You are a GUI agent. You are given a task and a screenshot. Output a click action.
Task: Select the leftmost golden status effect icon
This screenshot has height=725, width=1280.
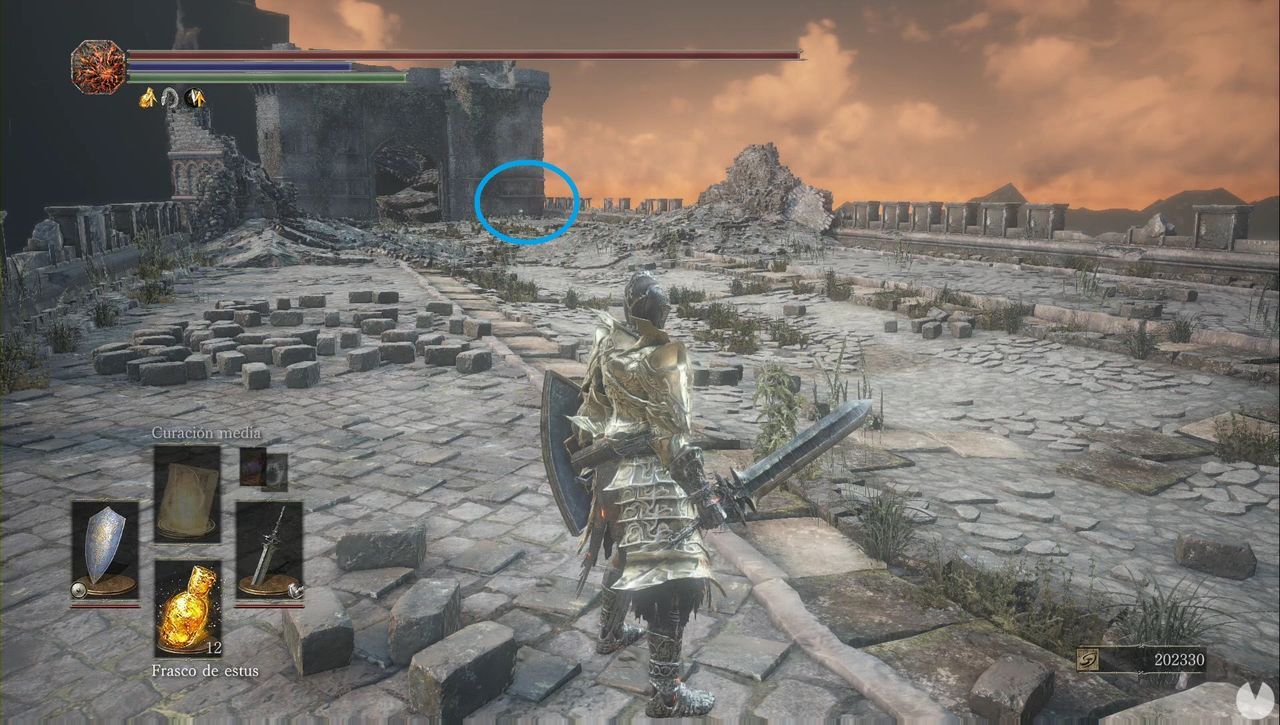click(147, 98)
